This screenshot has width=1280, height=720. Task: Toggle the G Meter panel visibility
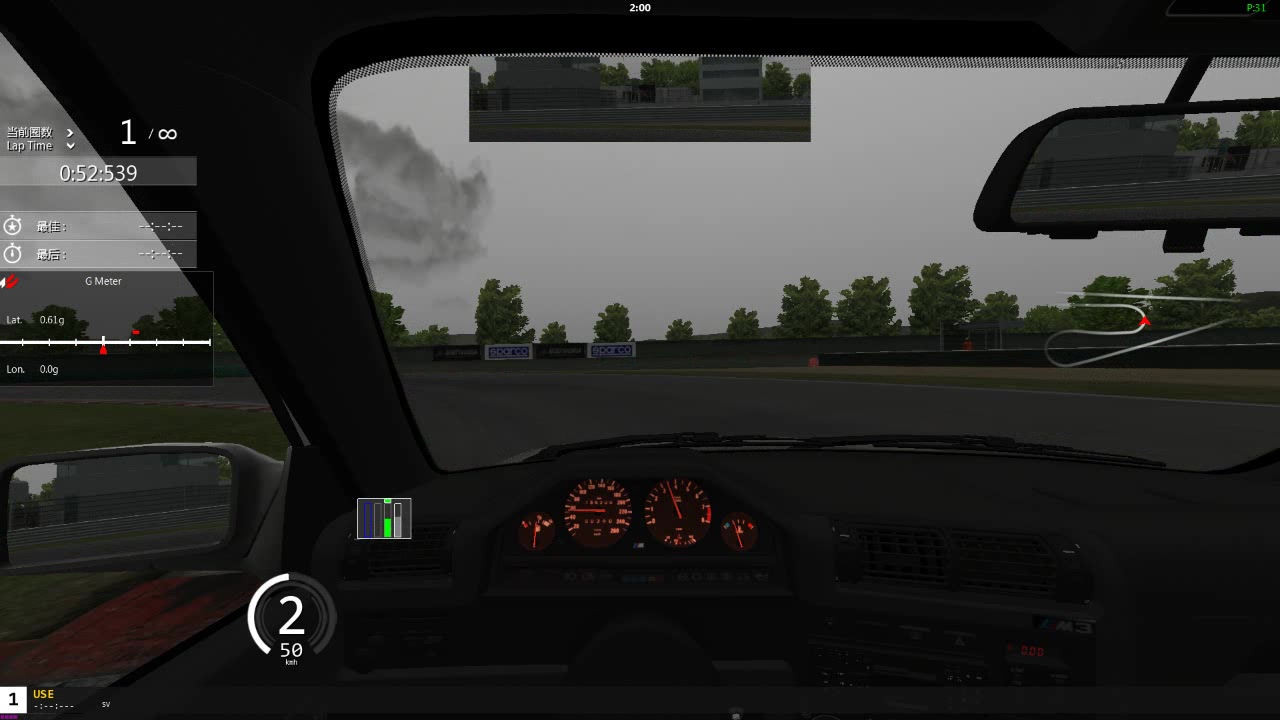(x=103, y=281)
